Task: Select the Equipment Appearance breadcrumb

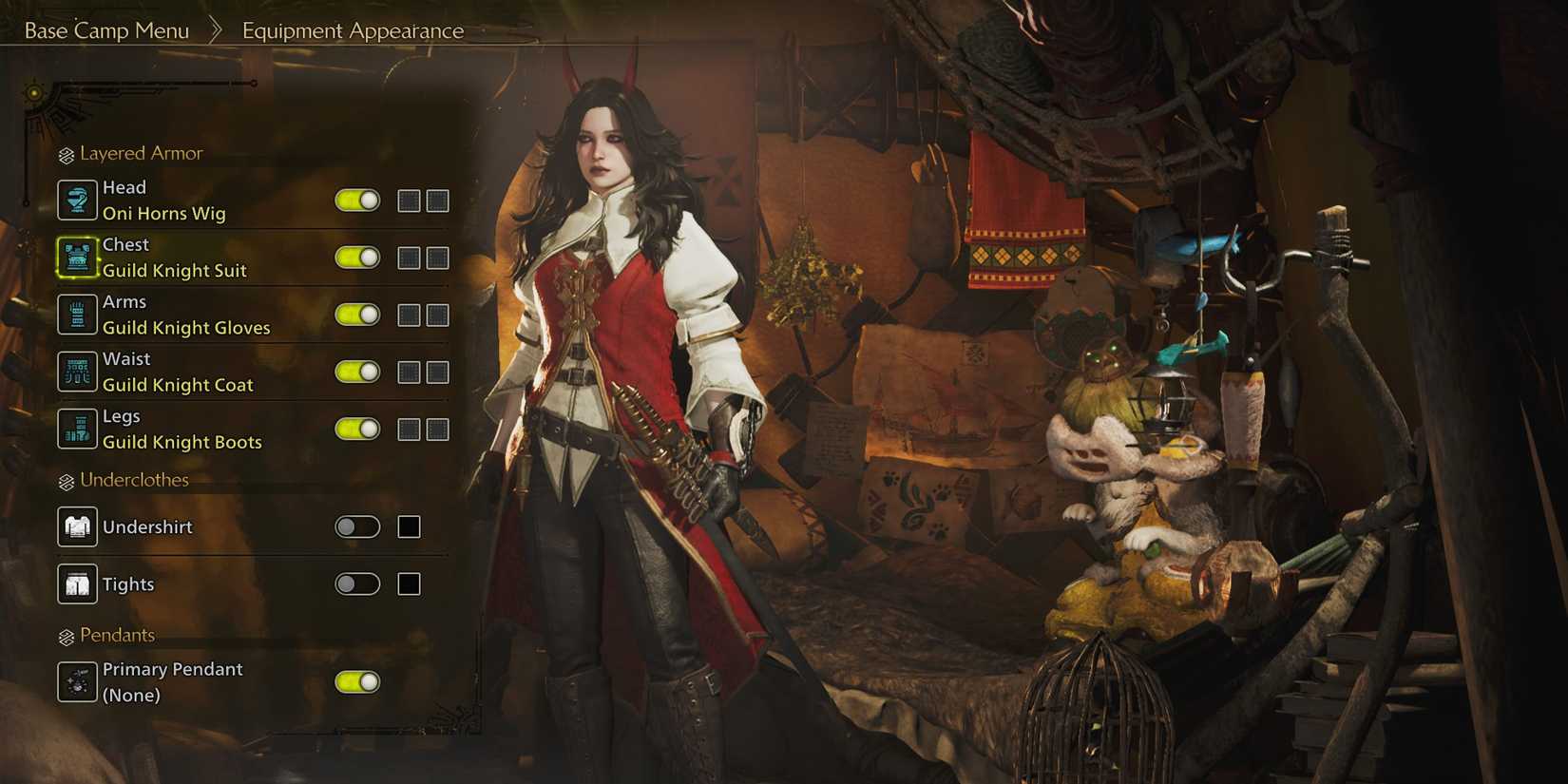Action: coord(353,30)
